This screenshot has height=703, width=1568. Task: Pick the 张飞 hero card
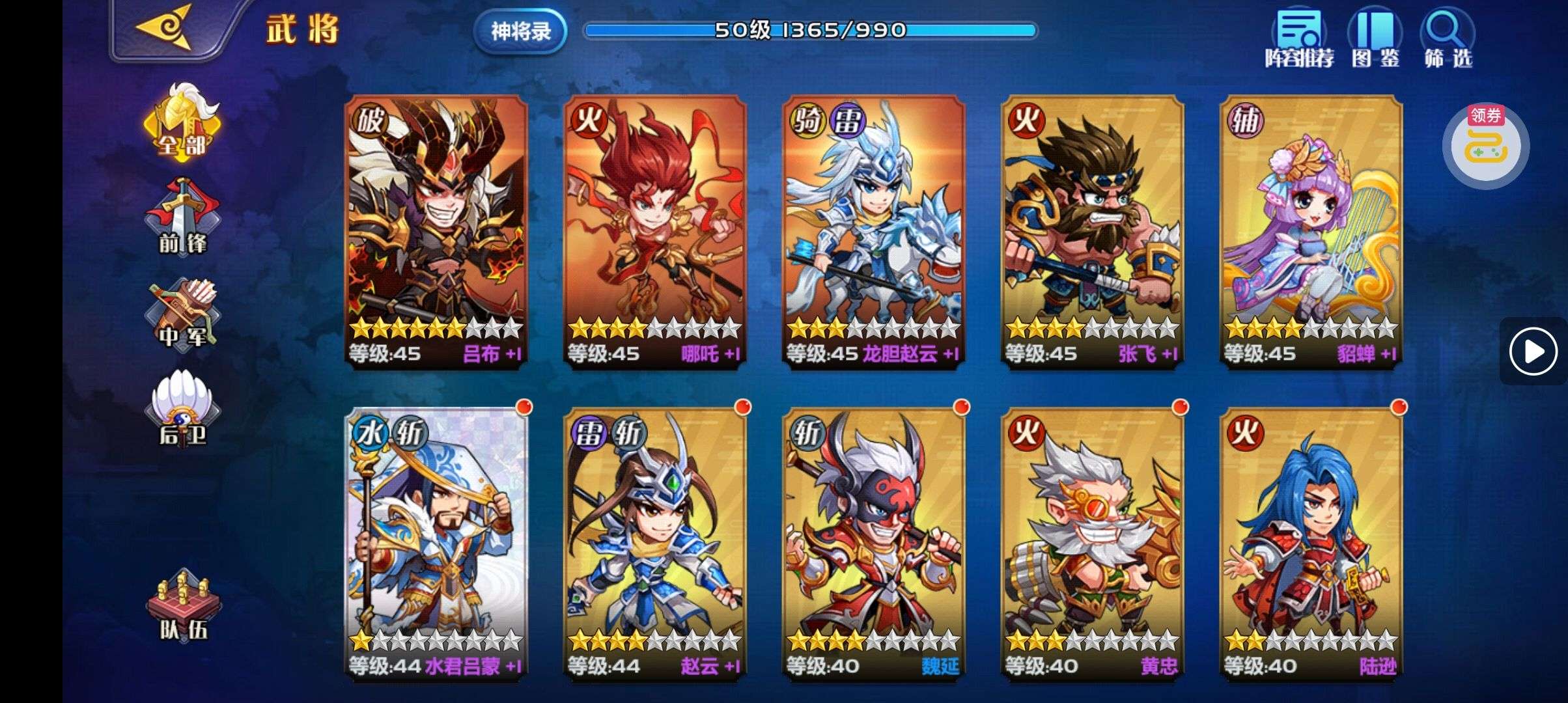[1092, 231]
